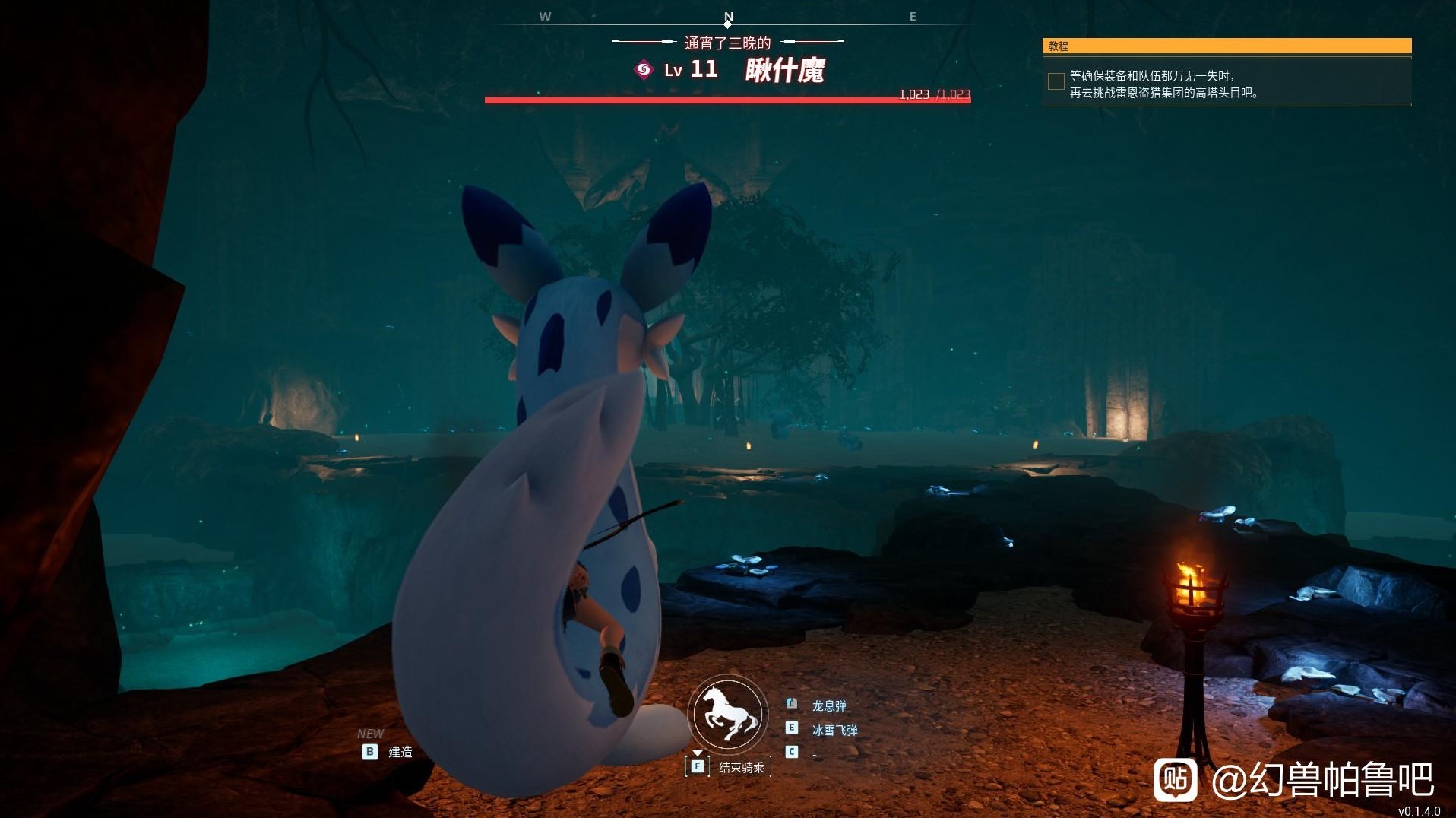Click the 贴 Tieba logo watermark
The height and width of the screenshot is (818, 1456).
pos(1175,779)
